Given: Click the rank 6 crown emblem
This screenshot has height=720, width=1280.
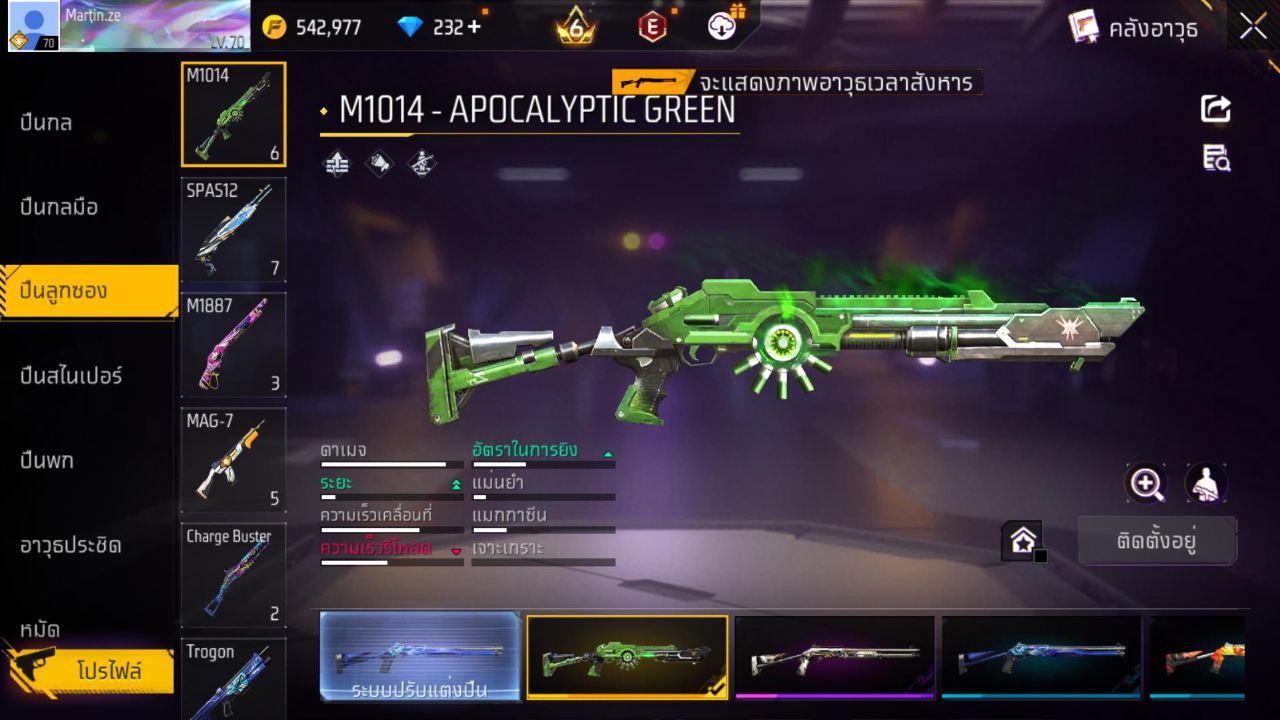Looking at the screenshot, I should (575, 27).
